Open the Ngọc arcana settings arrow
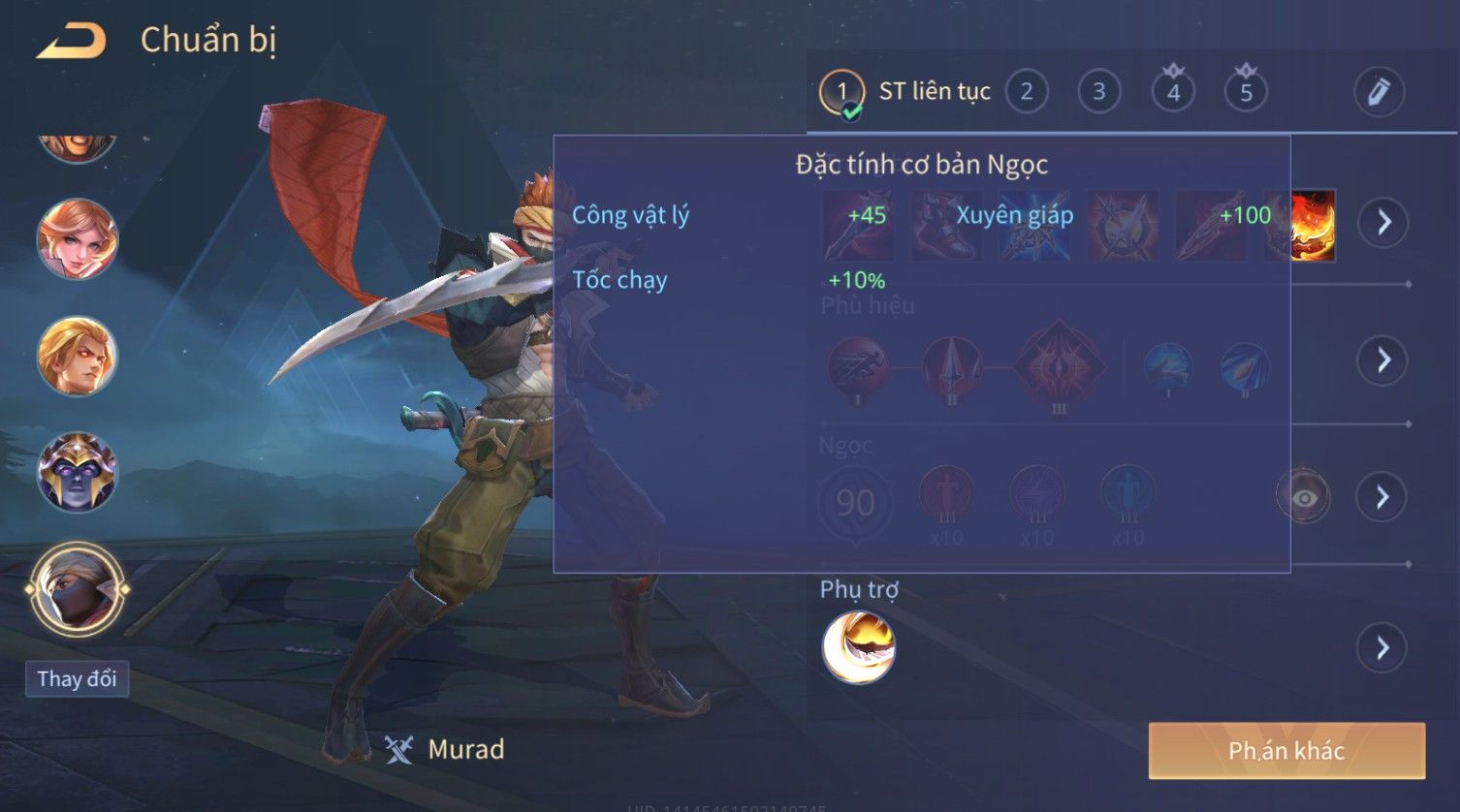1460x812 pixels. pos(1382,497)
